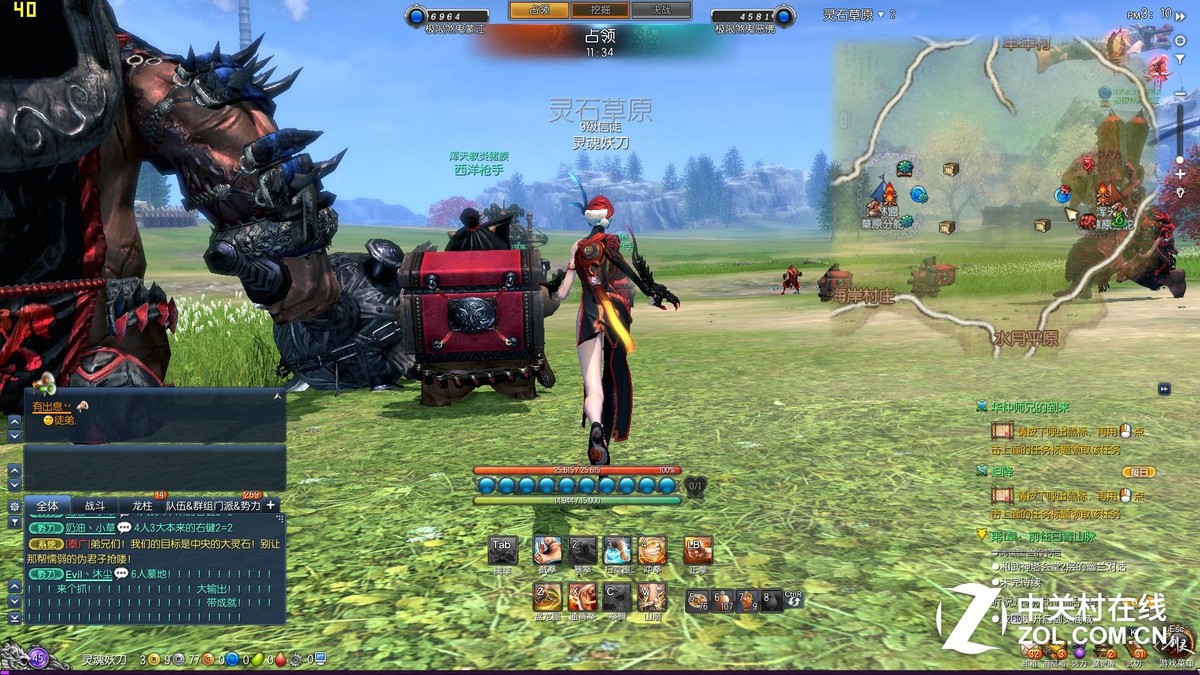Click player name 奶油、小草 in chat

point(90,527)
